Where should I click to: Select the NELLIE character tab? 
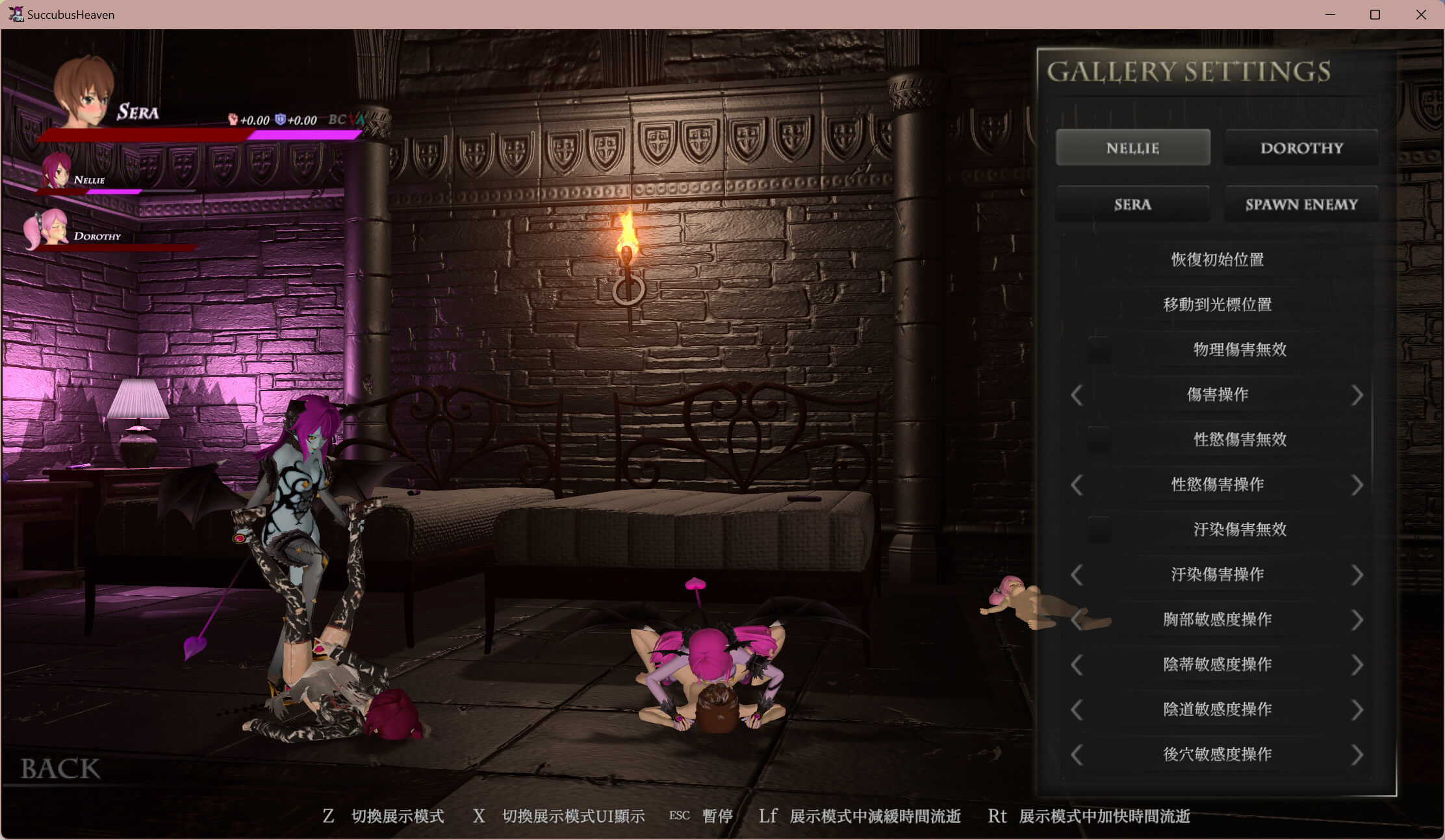(1132, 148)
